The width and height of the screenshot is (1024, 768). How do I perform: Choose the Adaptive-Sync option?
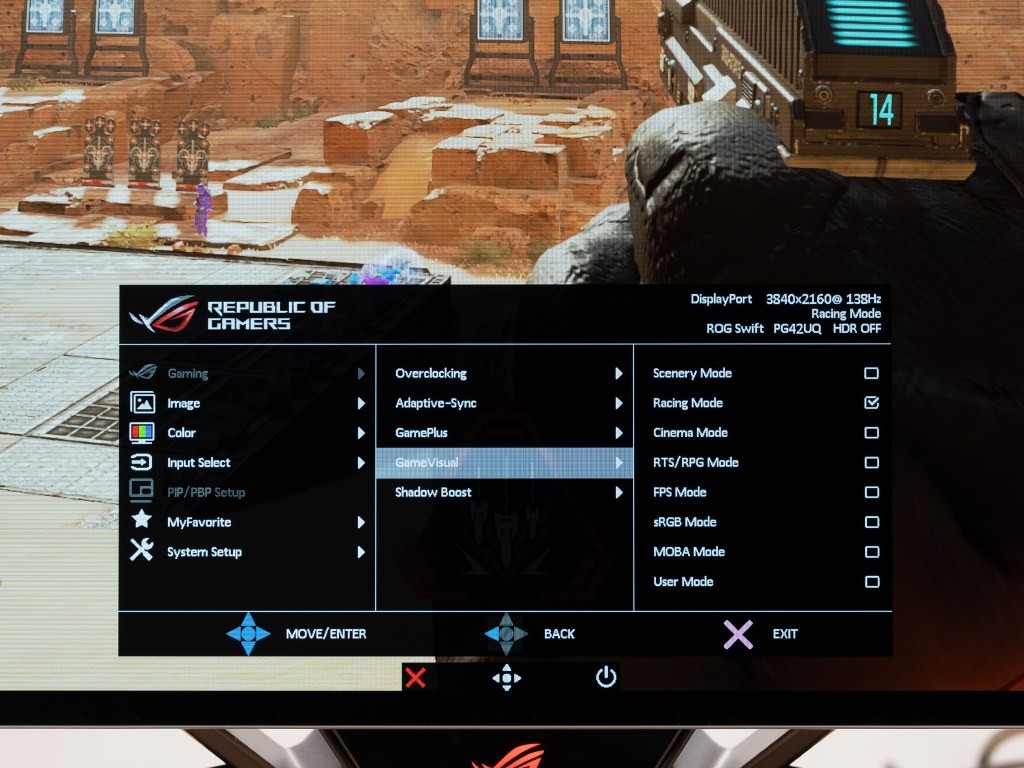(436, 403)
